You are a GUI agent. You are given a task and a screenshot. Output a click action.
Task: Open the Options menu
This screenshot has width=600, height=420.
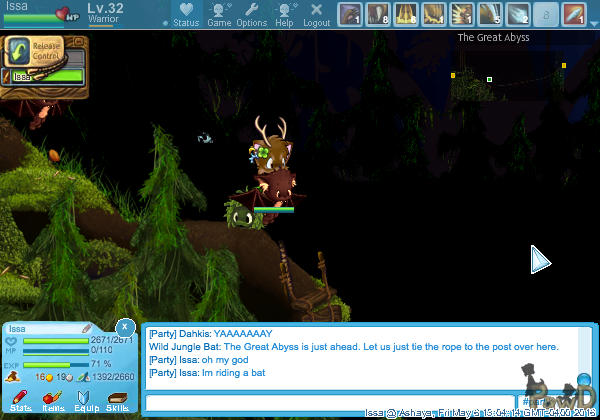click(251, 14)
